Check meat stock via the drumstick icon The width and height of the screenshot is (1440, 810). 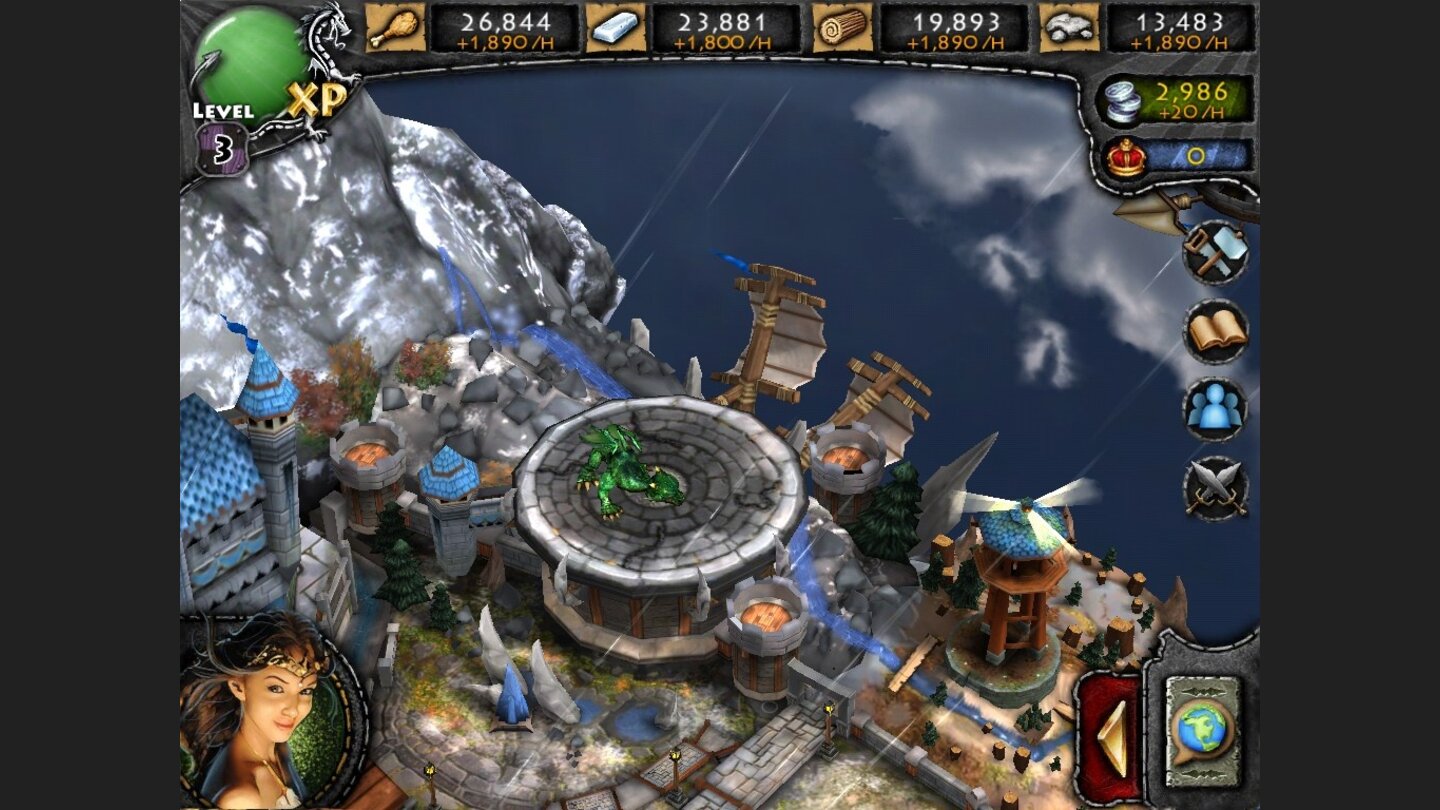click(x=395, y=27)
